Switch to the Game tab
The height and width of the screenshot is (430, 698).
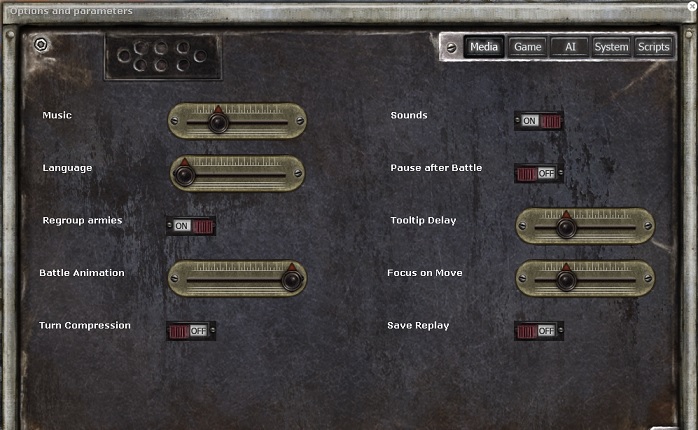pyautogui.click(x=527, y=47)
